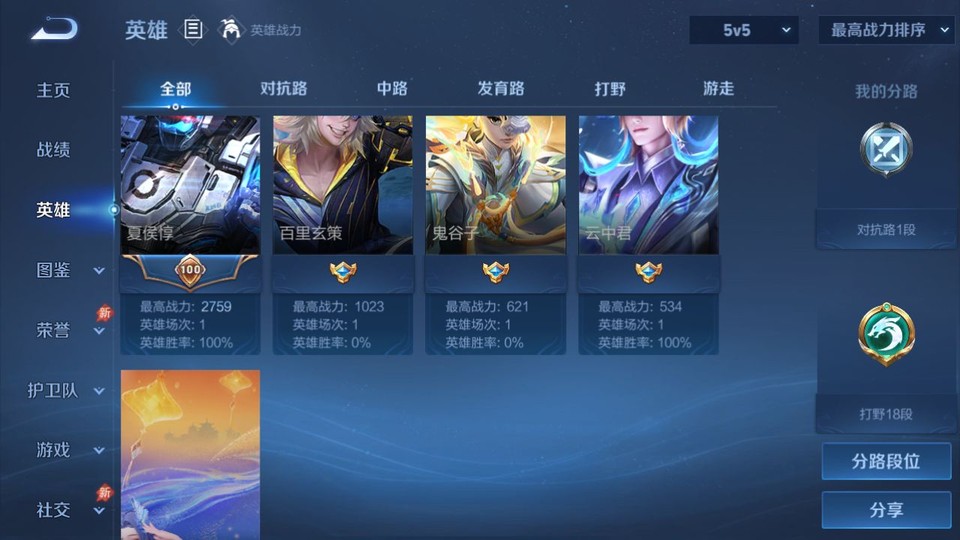
Task: Select the 夏侯惇 hero card
Action: pyautogui.click(x=190, y=186)
